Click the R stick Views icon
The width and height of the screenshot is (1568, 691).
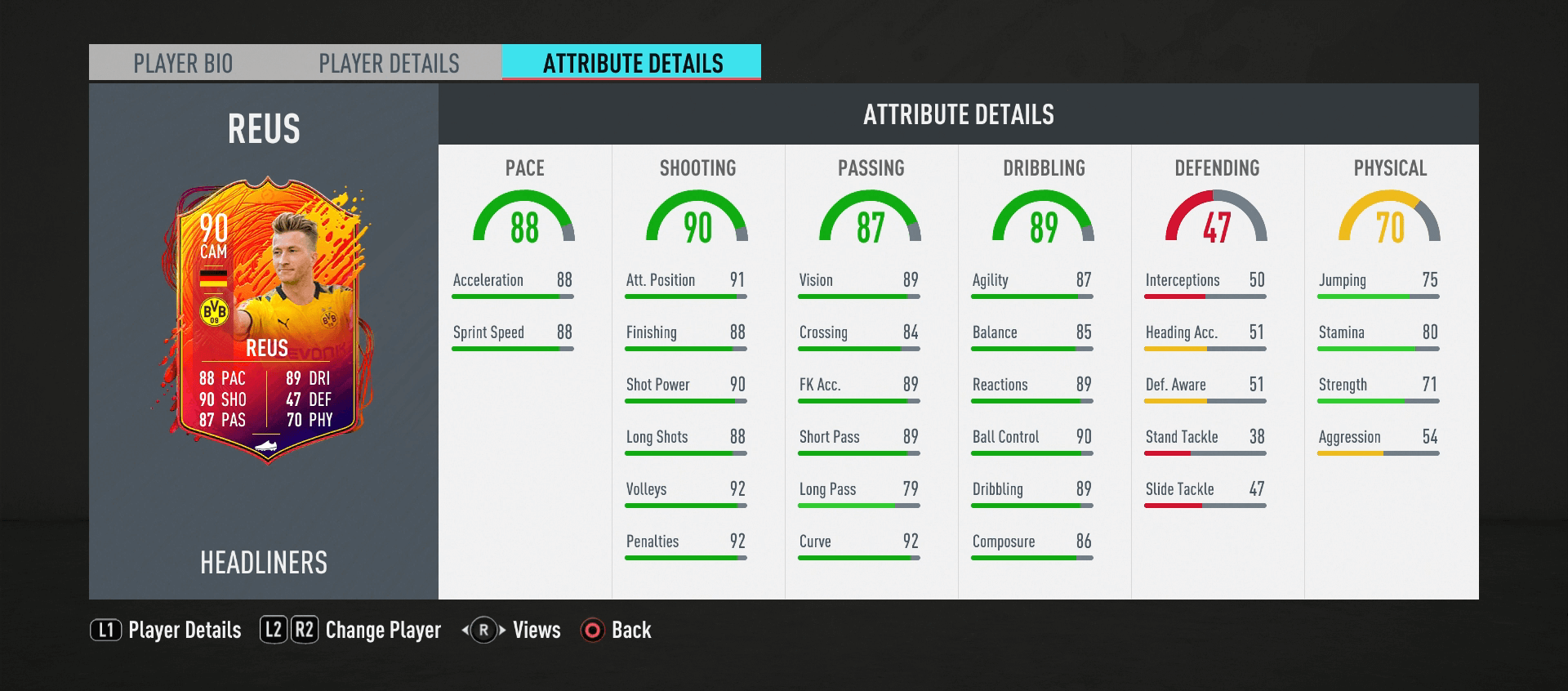point(483,631)
